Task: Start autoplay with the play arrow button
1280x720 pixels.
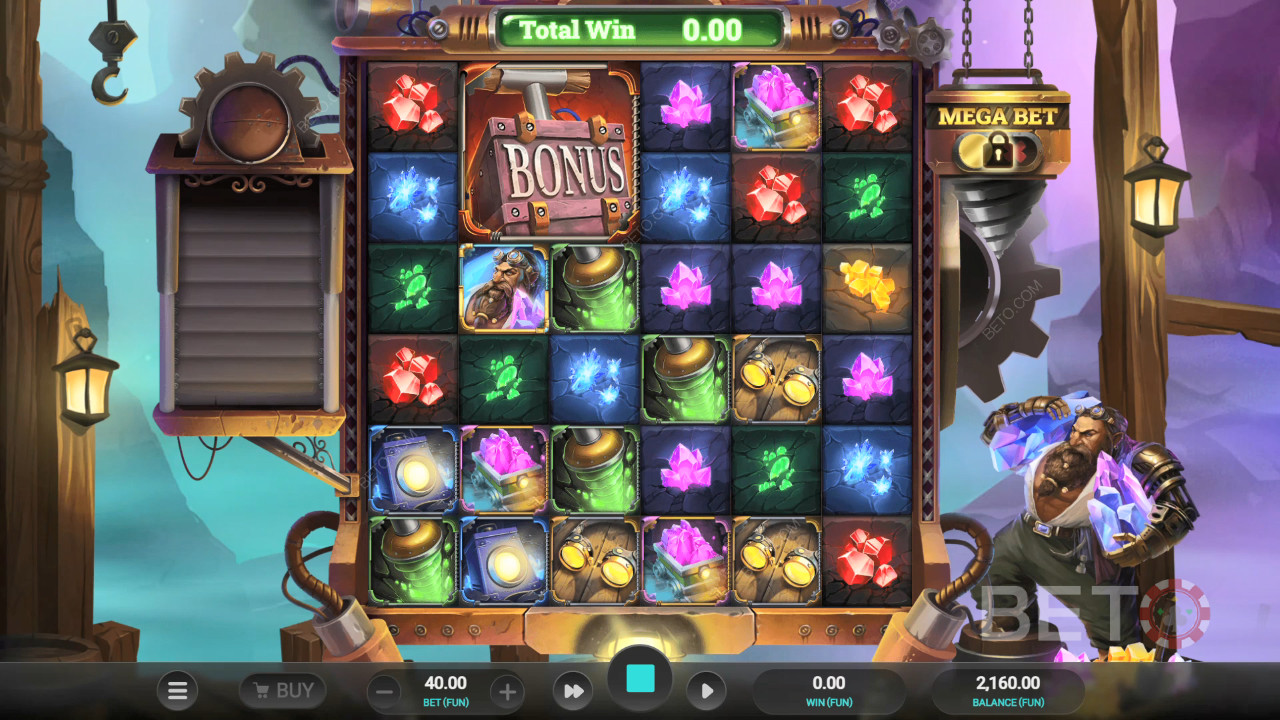Action: click(x=706, y=691)
